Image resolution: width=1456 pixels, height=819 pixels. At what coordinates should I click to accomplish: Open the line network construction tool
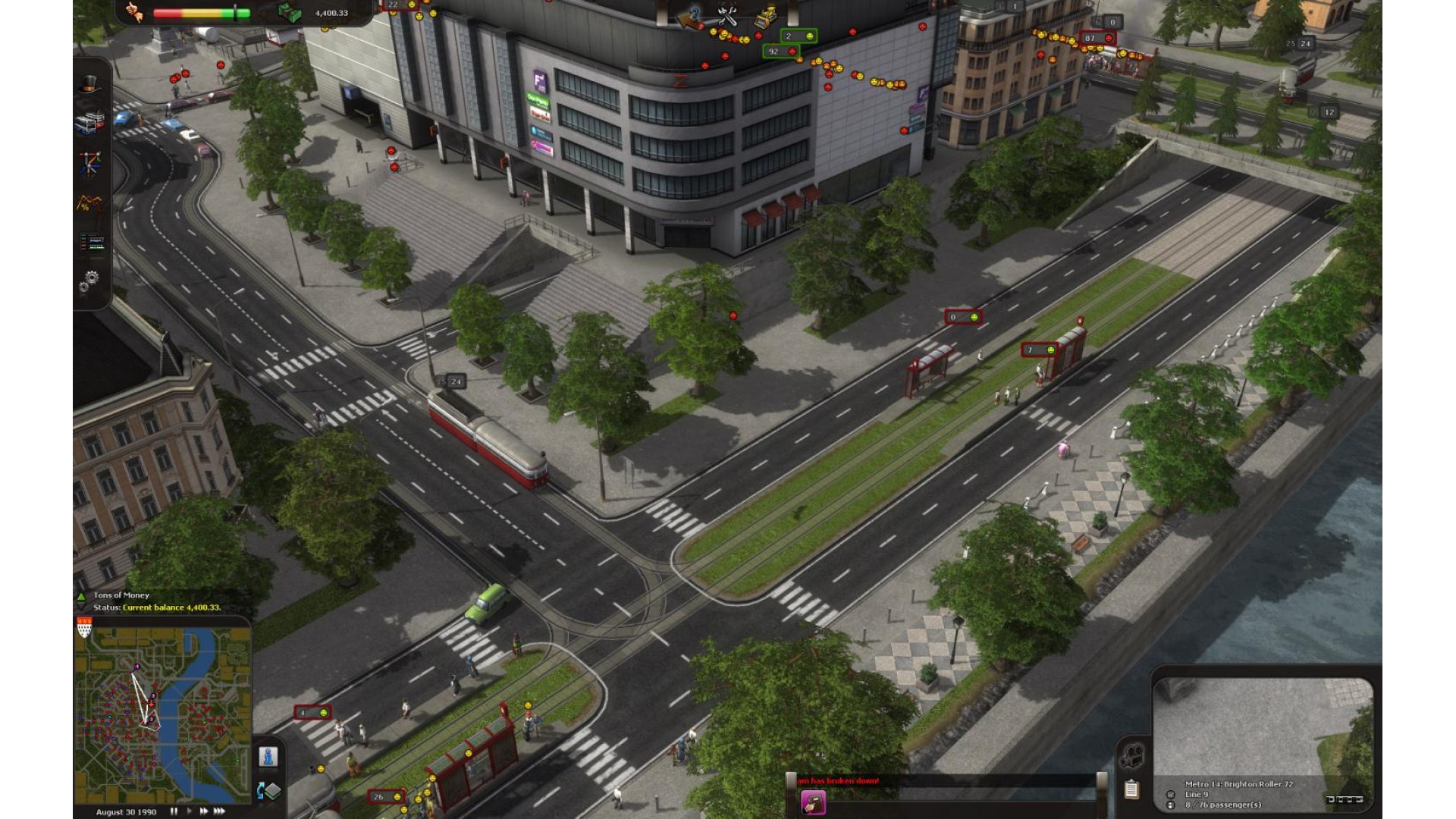(x=89, y=162)
